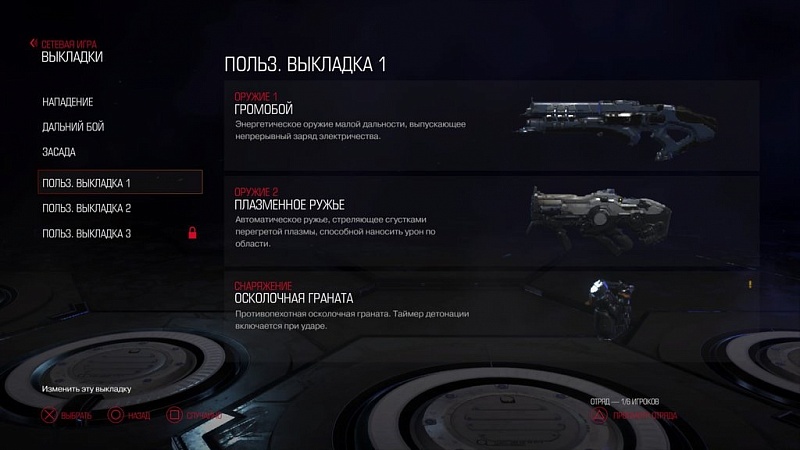Select Польз. выкладка 1 entry
800x450 pixels.
[x=119, y=183]
